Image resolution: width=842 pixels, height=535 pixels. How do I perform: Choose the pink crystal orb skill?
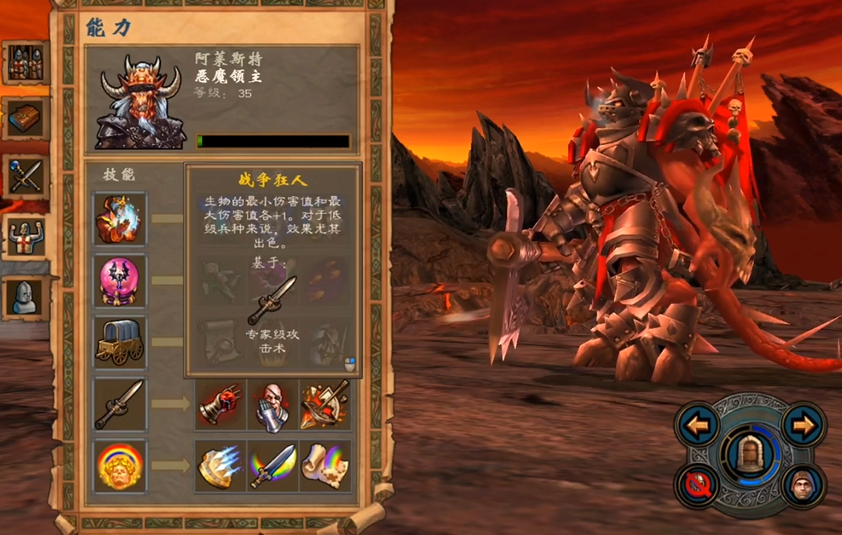120,281
